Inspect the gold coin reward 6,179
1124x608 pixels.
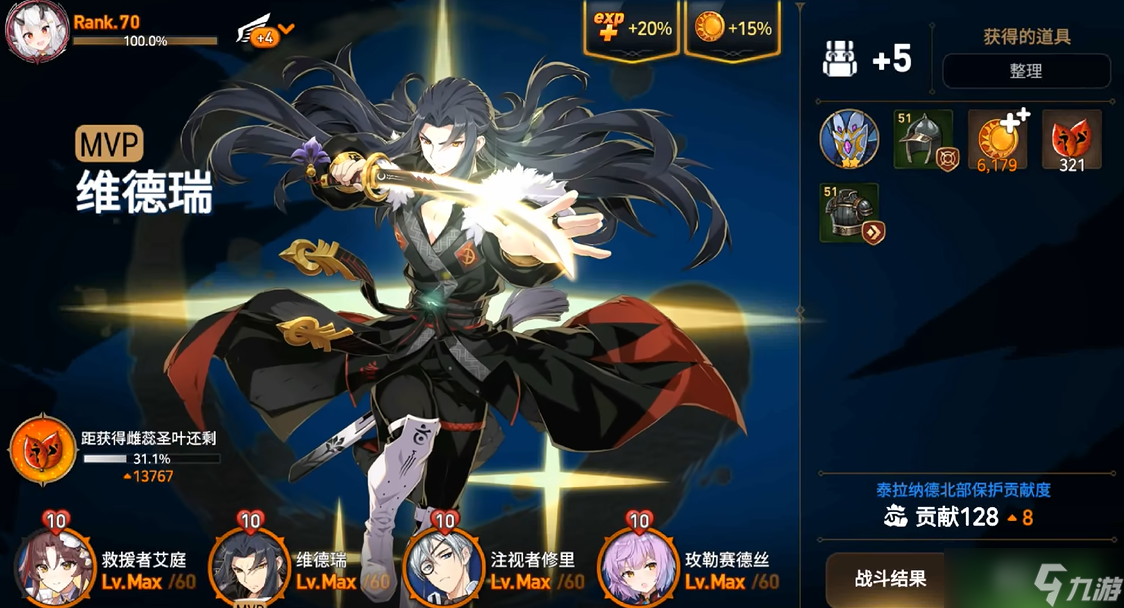click(997, 139)
